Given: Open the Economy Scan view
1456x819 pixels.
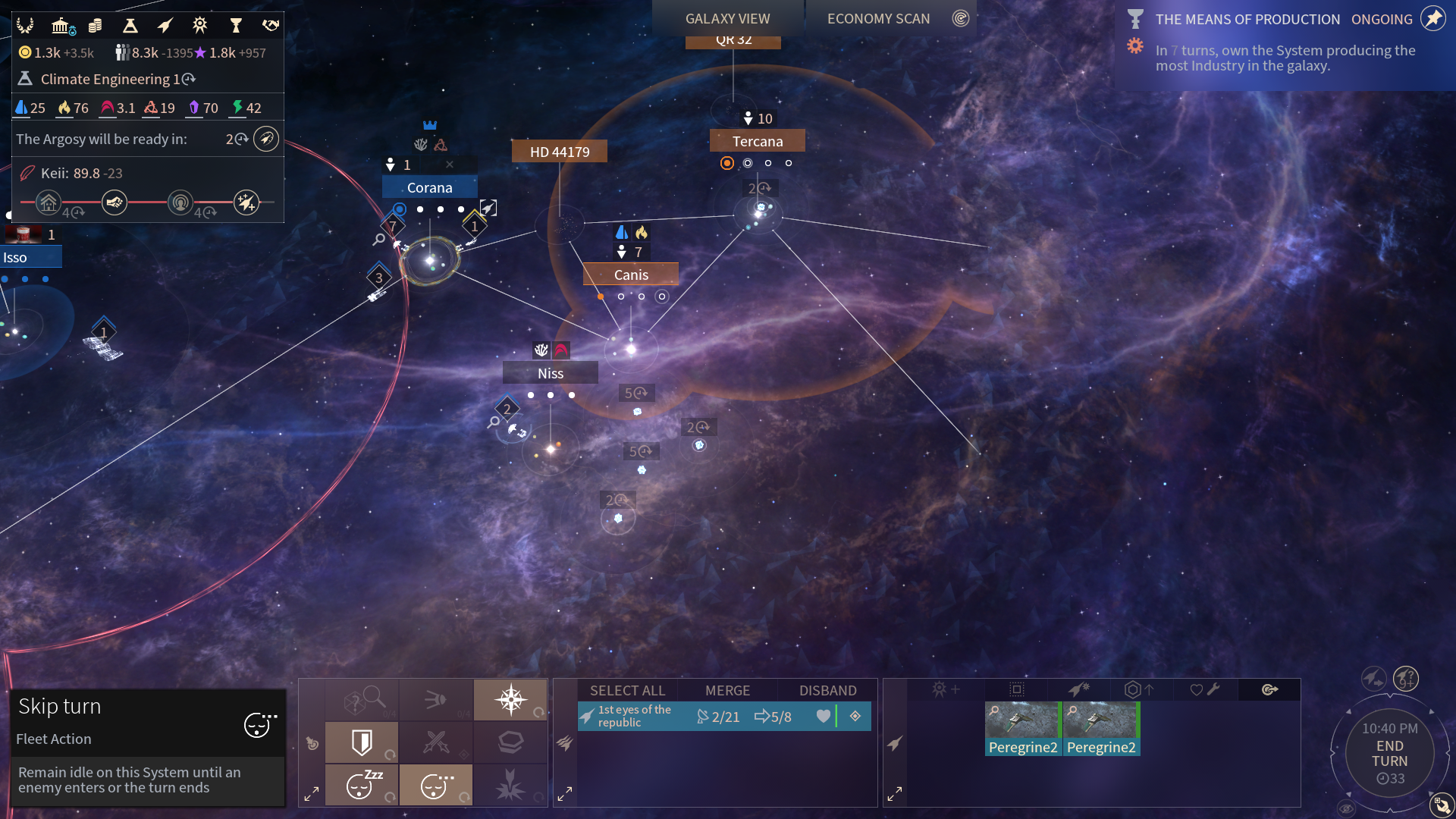Looking at the screenshot, I should coord(878,19).
